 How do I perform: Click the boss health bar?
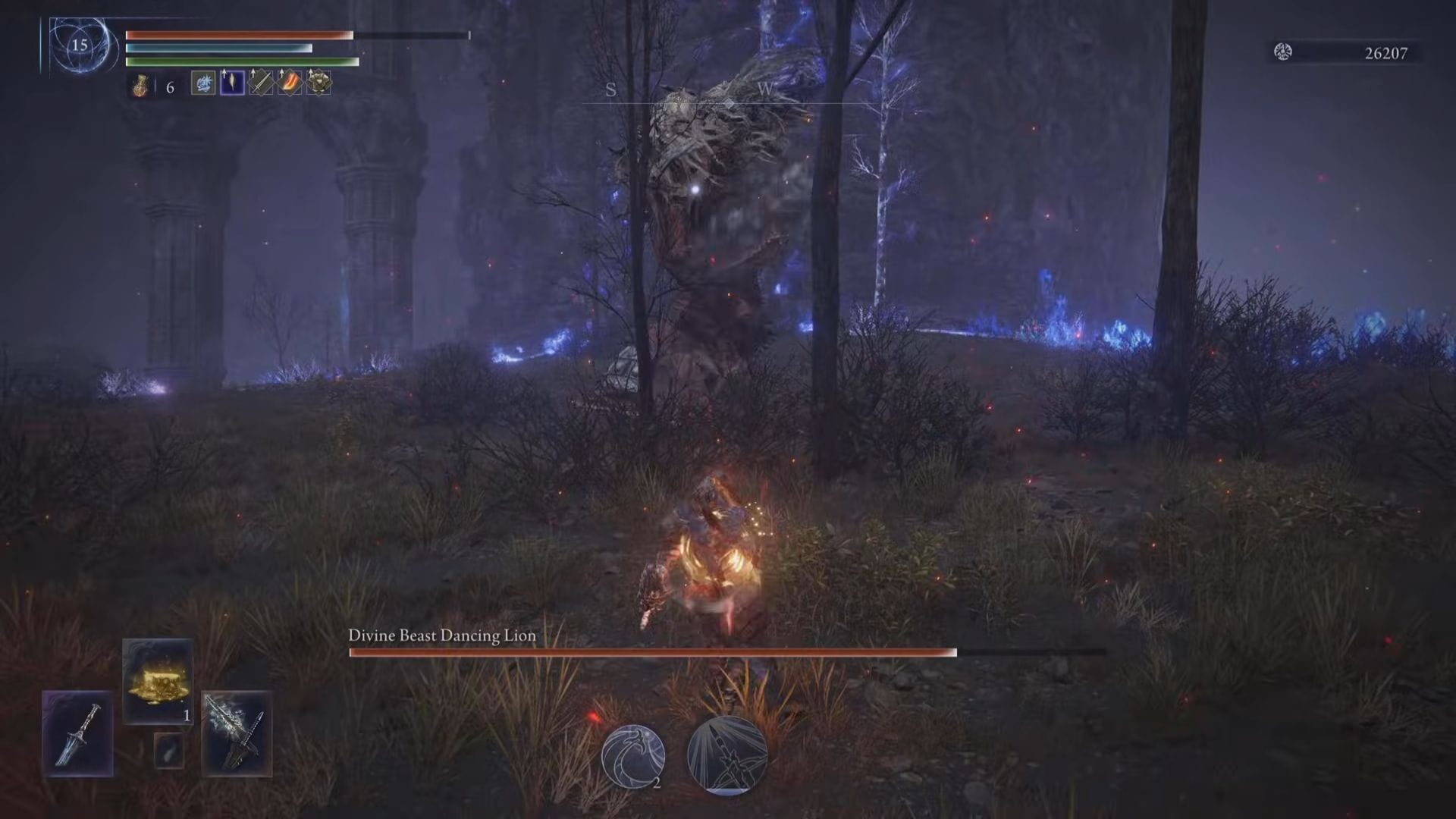click(x=652, y=653)
